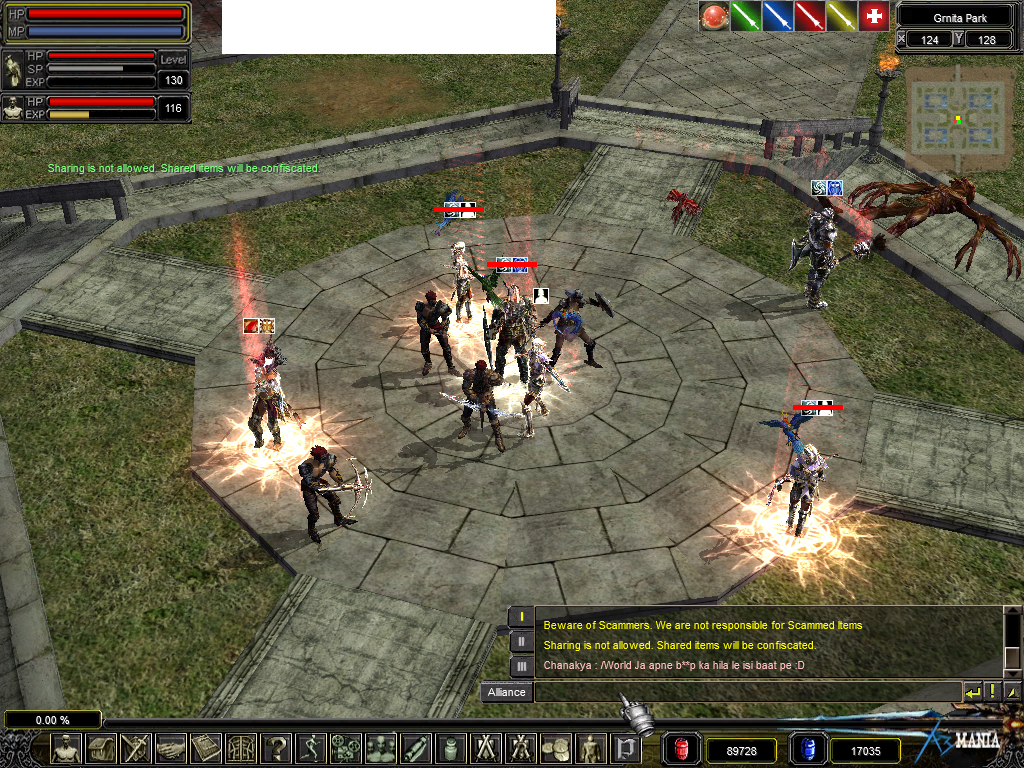The width and height of the screenshot is (1024, 768).
Task: Open the character status toolbar icon
Action: coord(66,748)
